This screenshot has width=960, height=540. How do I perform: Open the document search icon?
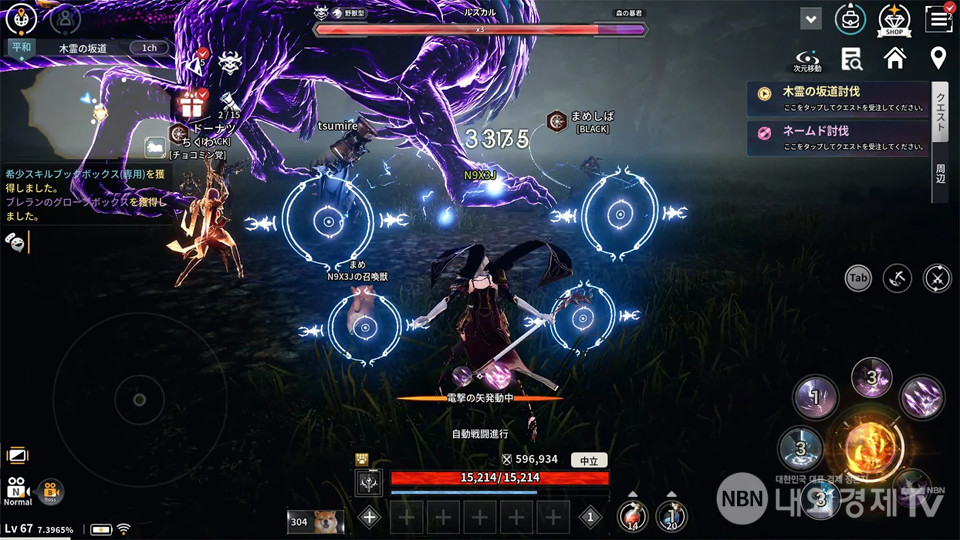tap(852, 58)
